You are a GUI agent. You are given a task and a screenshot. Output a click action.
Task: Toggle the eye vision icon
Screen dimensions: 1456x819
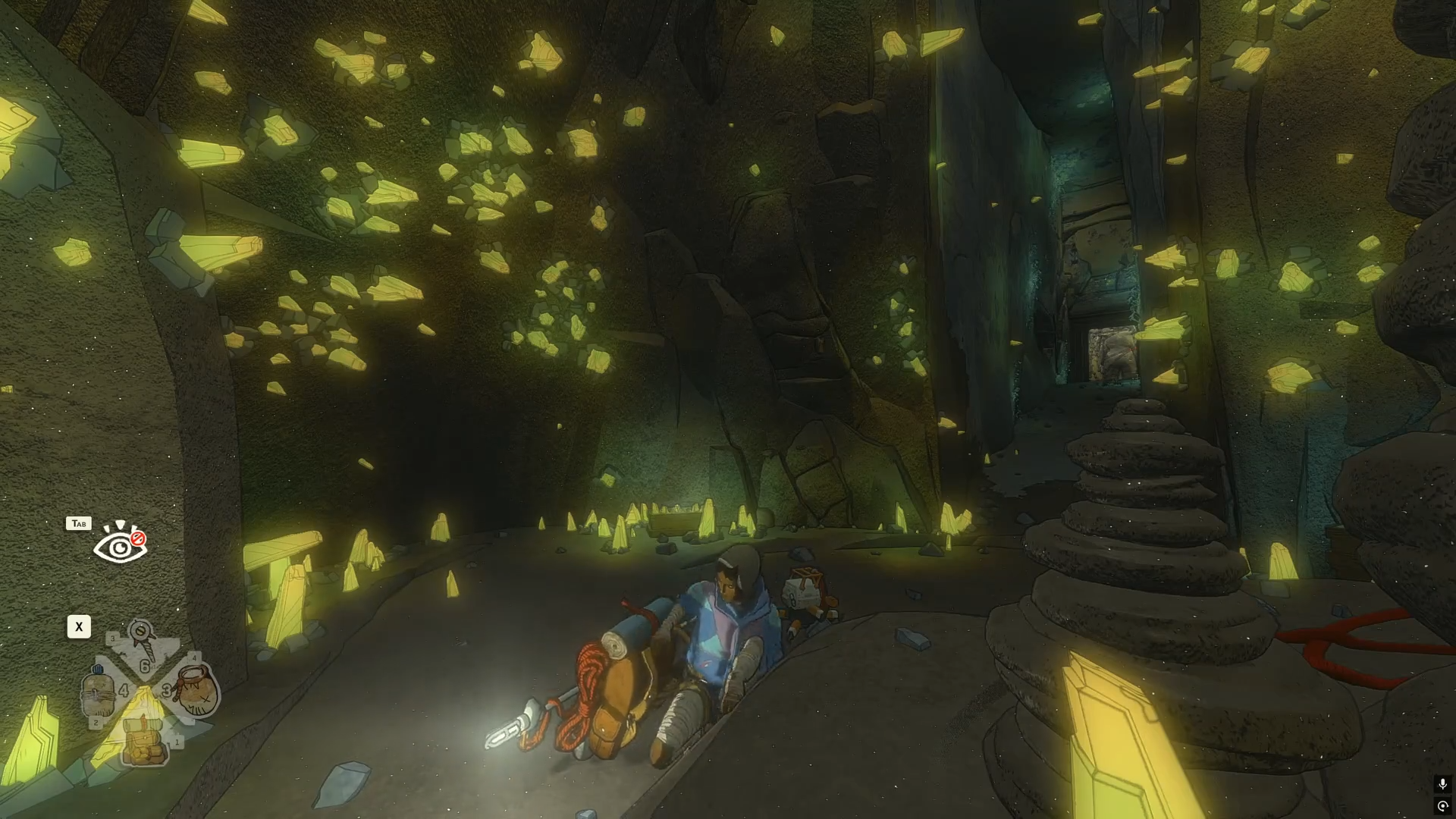point(120,544)
